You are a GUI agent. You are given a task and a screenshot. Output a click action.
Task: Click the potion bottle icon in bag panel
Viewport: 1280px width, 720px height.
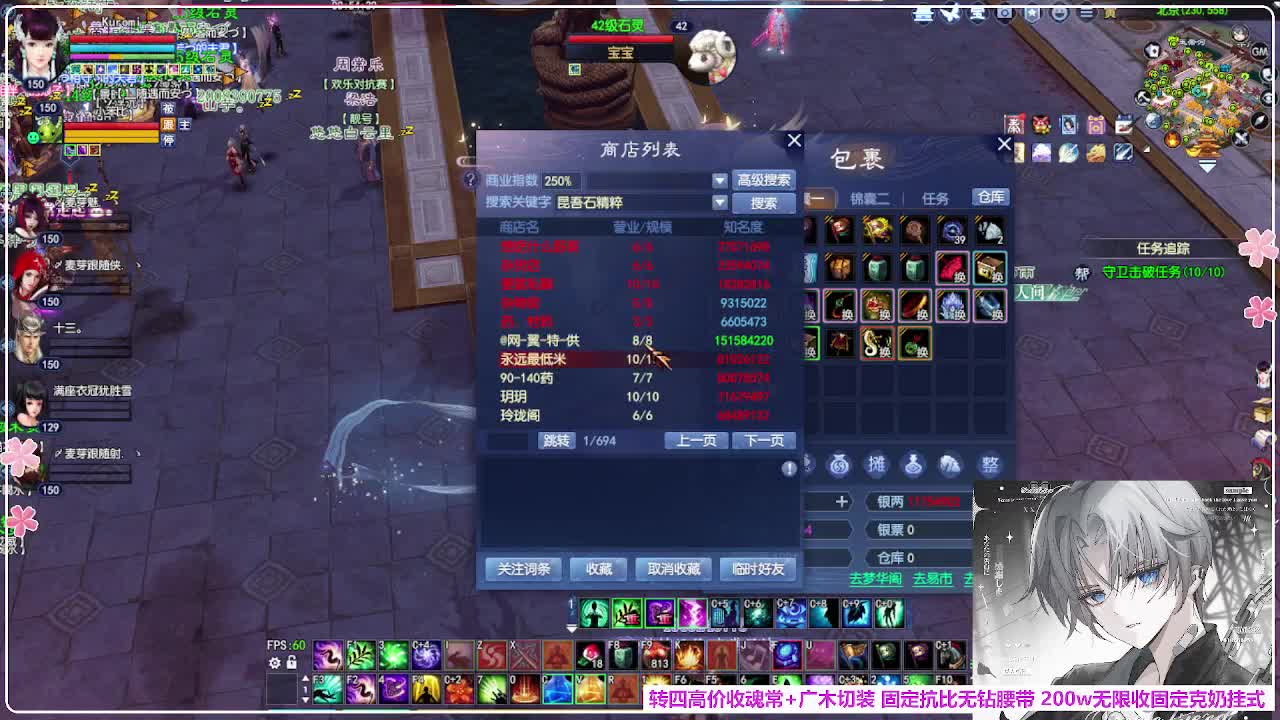(x=913, y=466)
